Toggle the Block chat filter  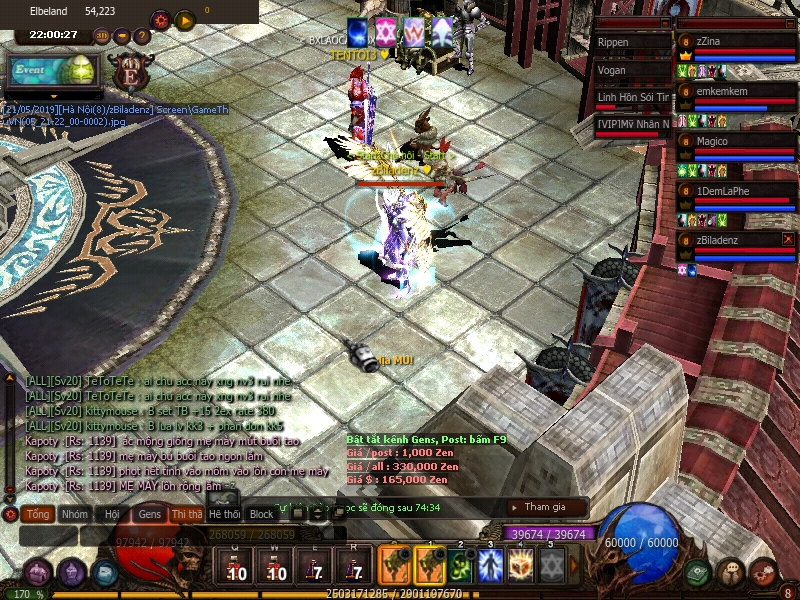pyautogui.click(x=261, y=514)
